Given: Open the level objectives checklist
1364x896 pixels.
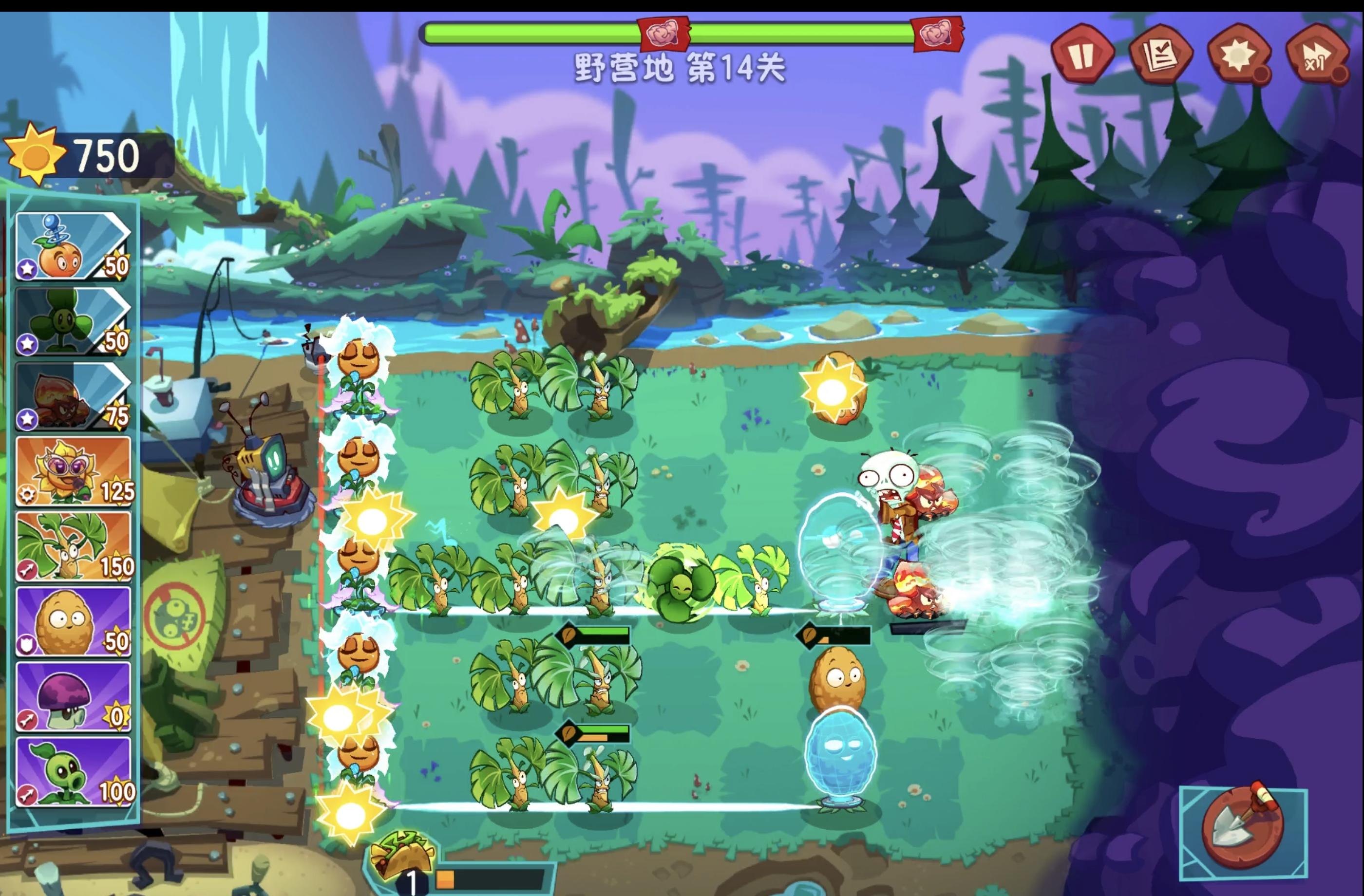Looking at the screenshot, I should click(1163, 55).
